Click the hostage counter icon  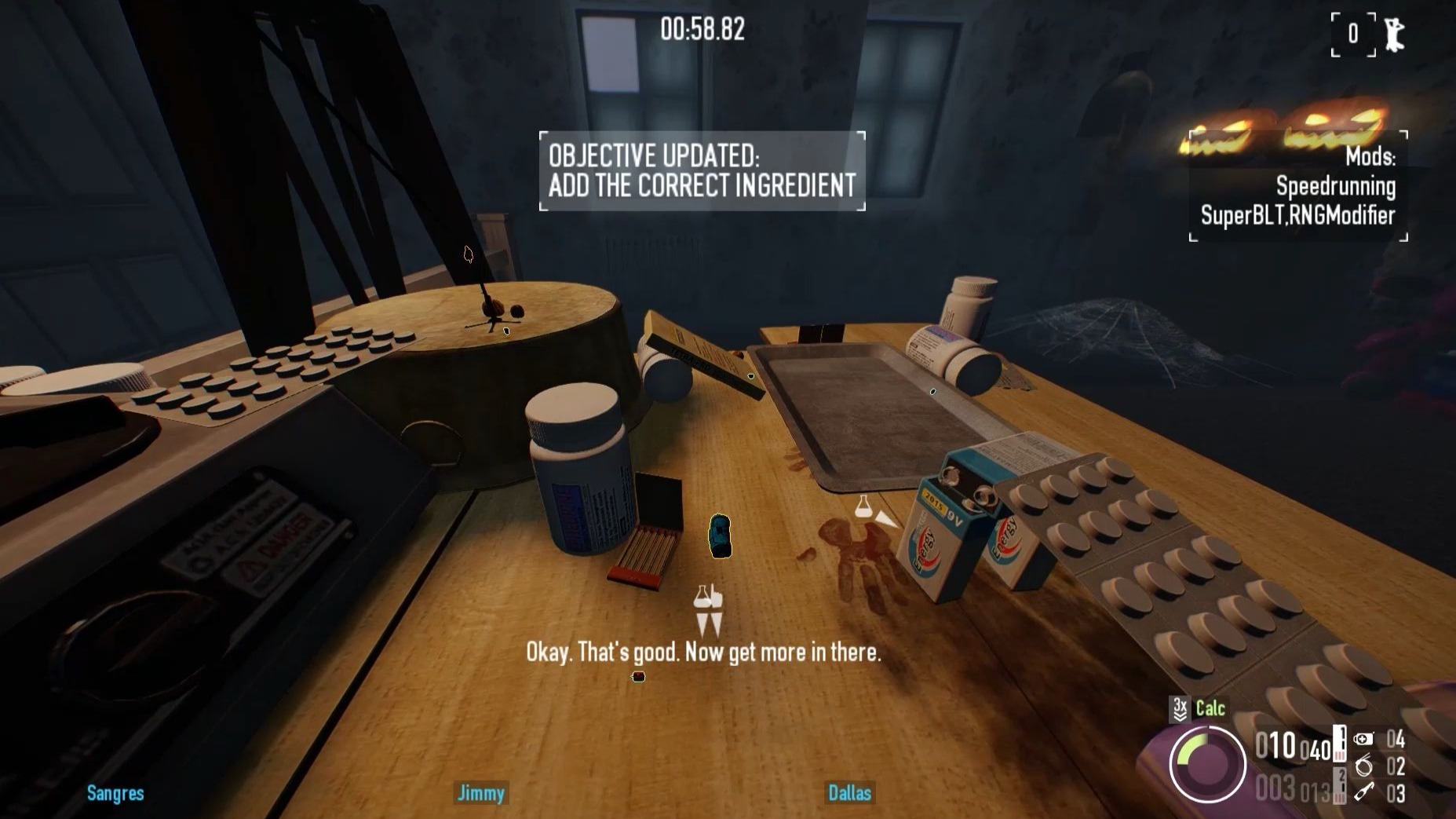tap(1394, 35)
